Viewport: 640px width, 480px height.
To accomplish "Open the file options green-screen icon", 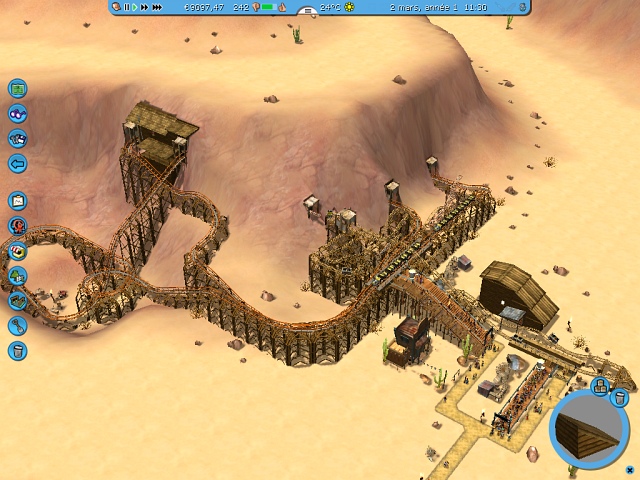I will coord(17,89).
